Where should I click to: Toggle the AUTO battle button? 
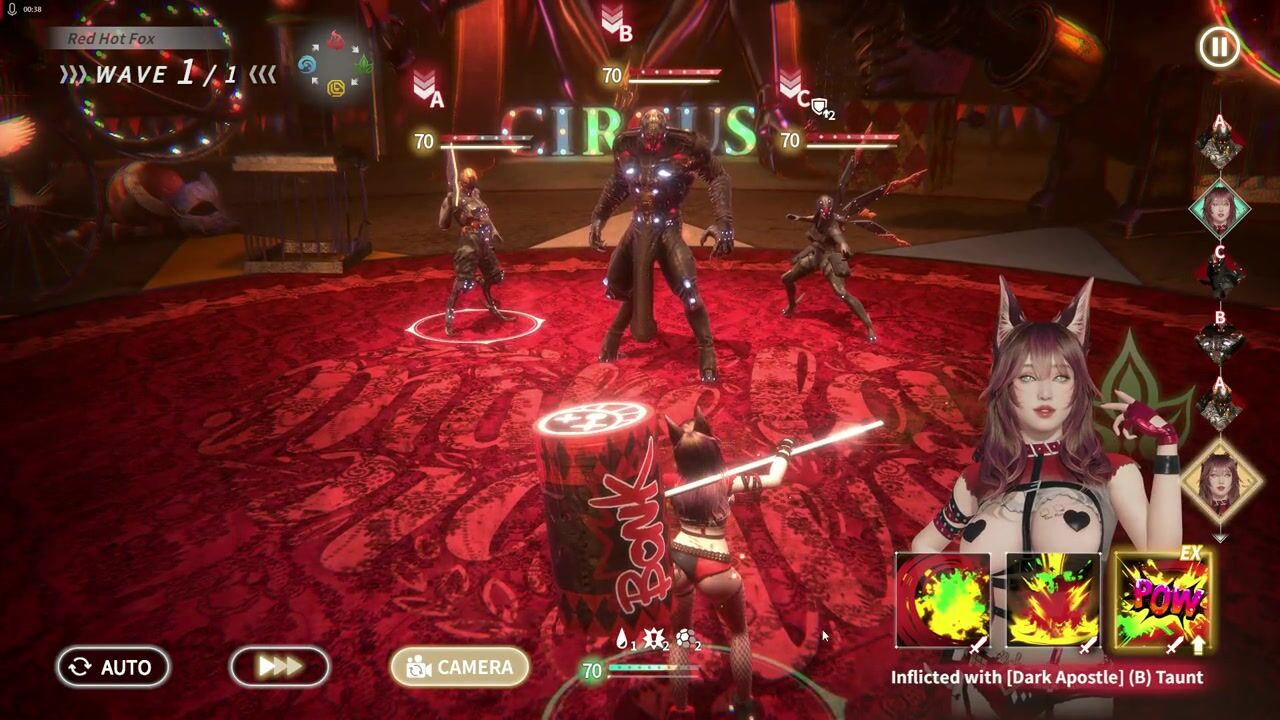(112, 667)
